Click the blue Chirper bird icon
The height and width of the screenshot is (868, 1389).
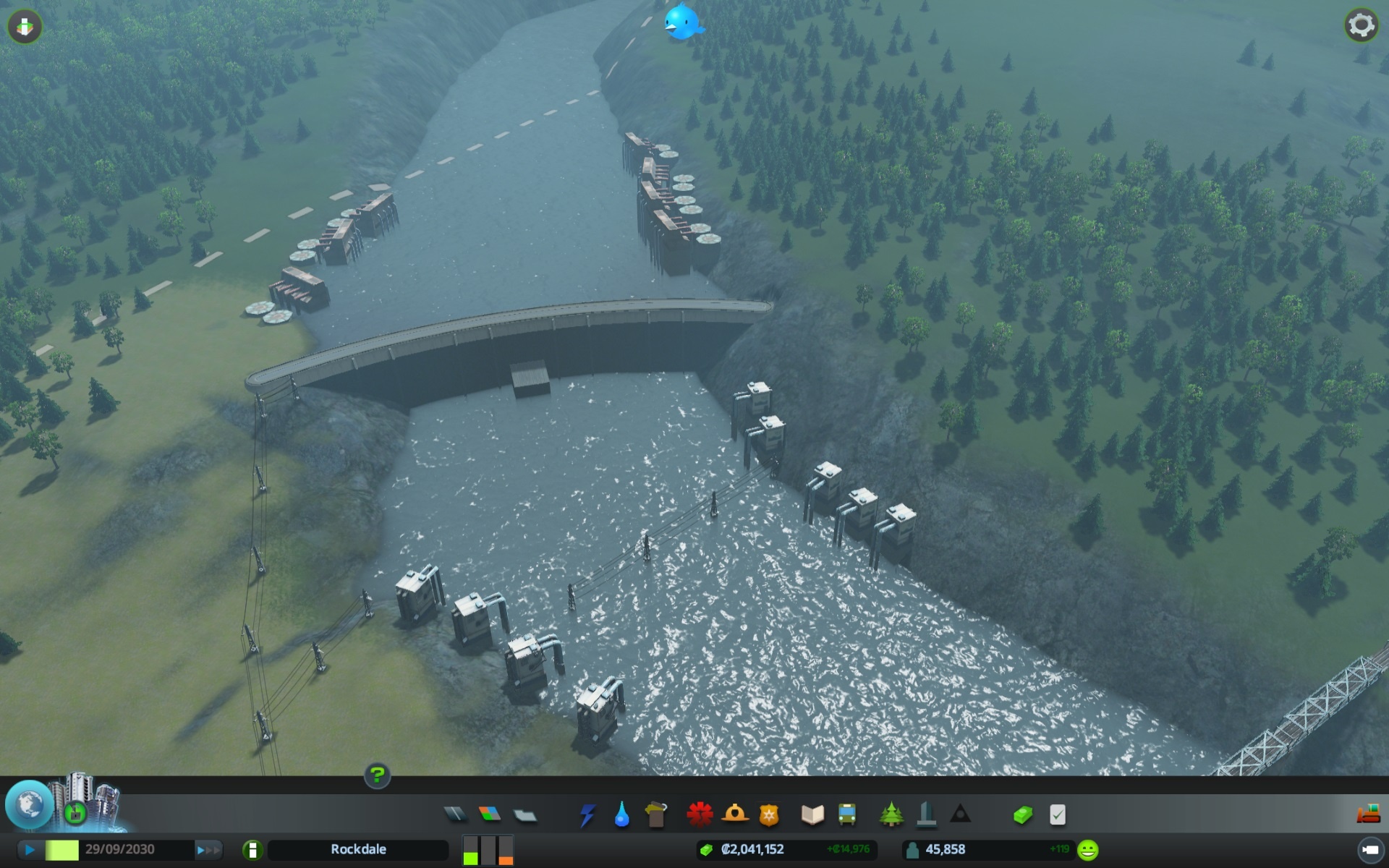(682, 22)
